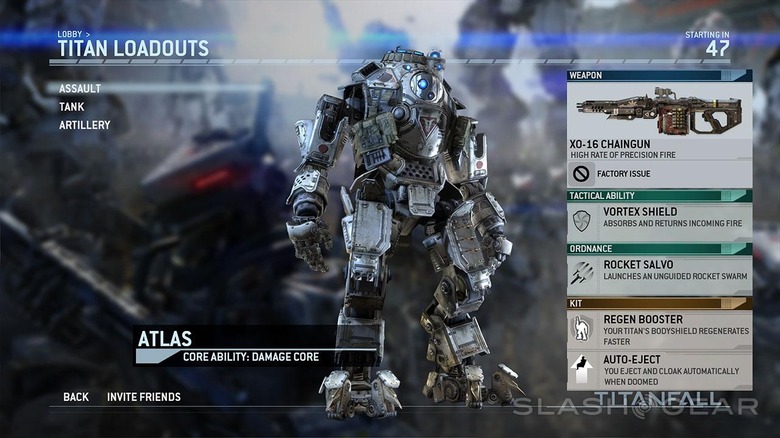Open the Regen Booster kit slot
Viewport: 780px width, 438px height.
point(659,327)
